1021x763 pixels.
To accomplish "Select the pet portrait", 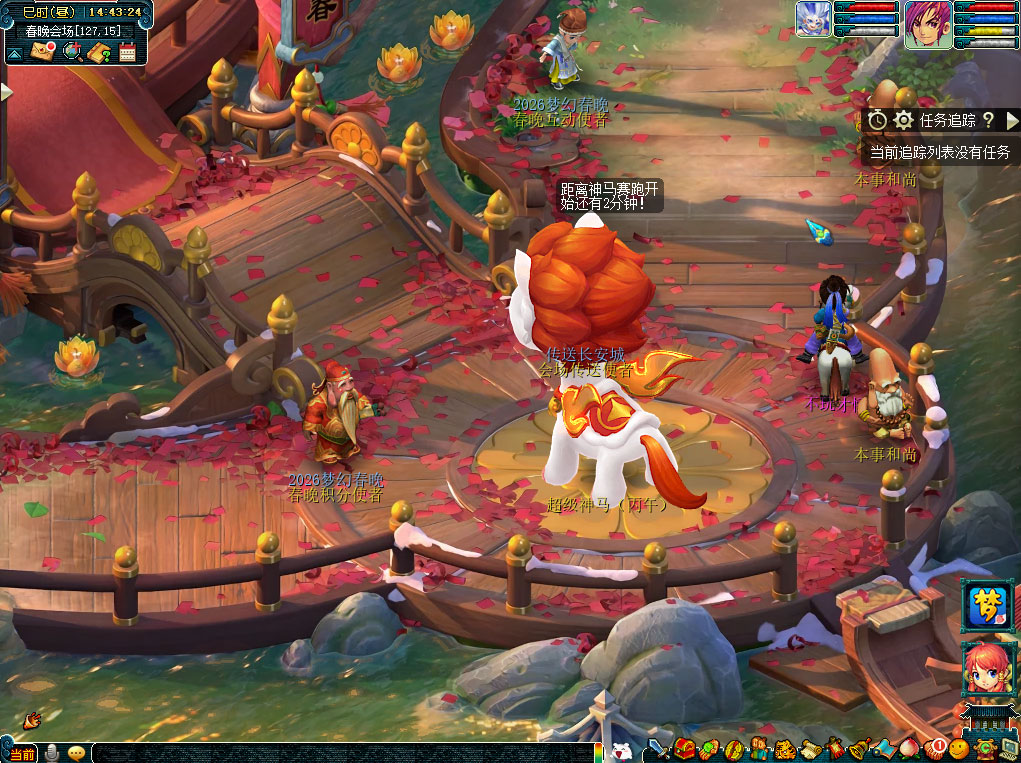I will pos(814,19).
